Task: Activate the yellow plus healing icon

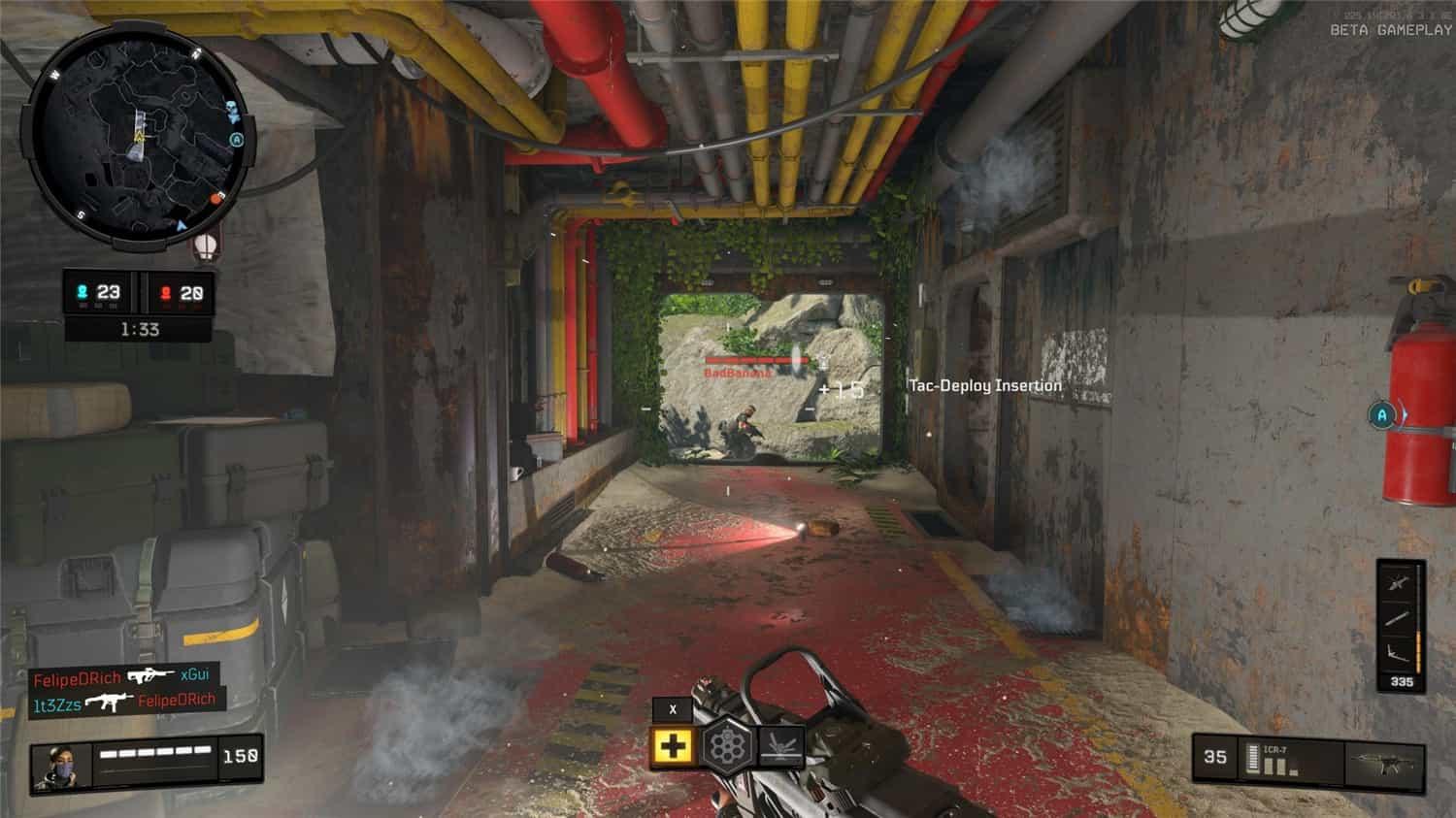Action: pyautogui.click(x=673, y=746)
